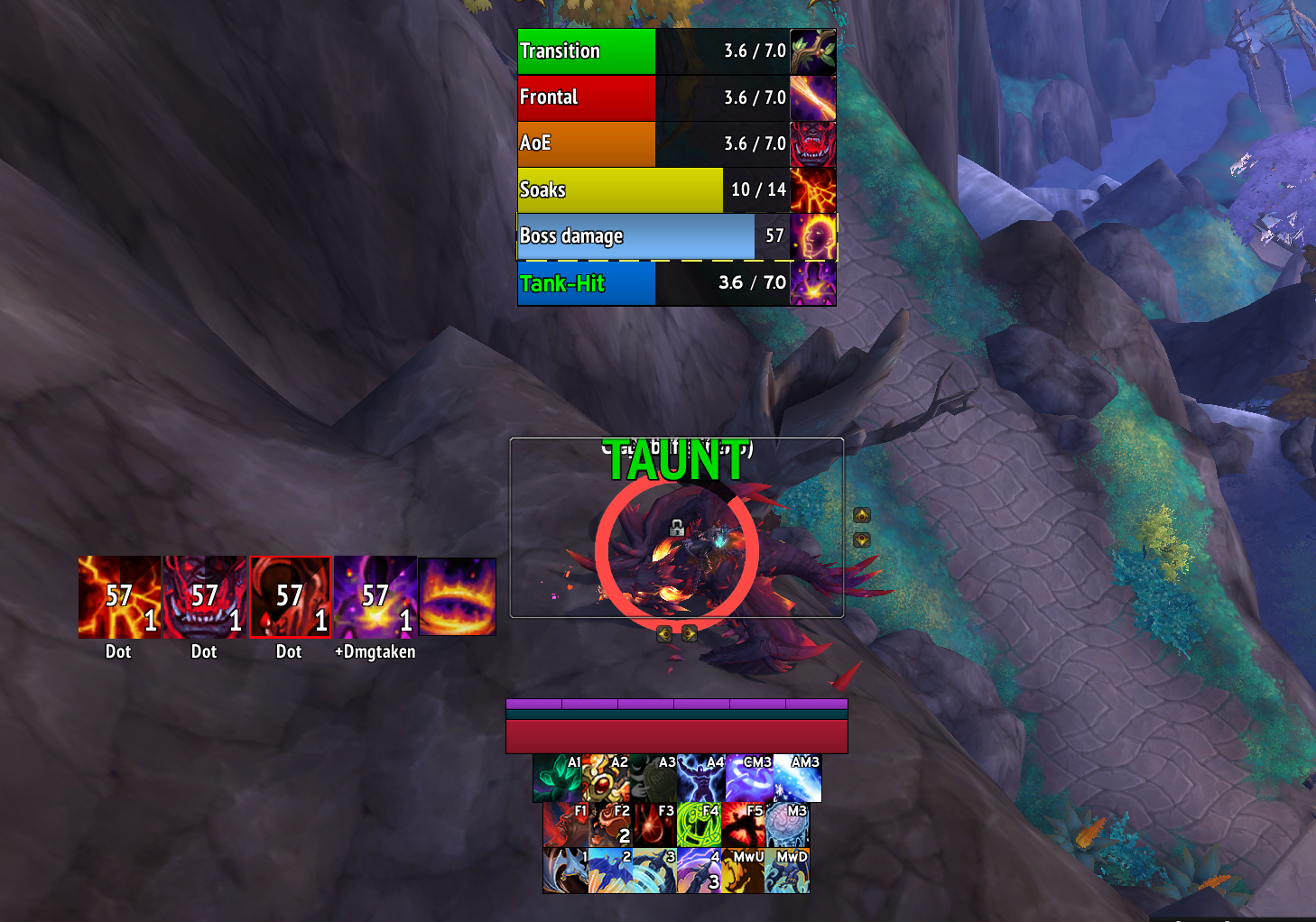
Task: Activate the green claw ability on A1
Action: [x=557, y=779]
